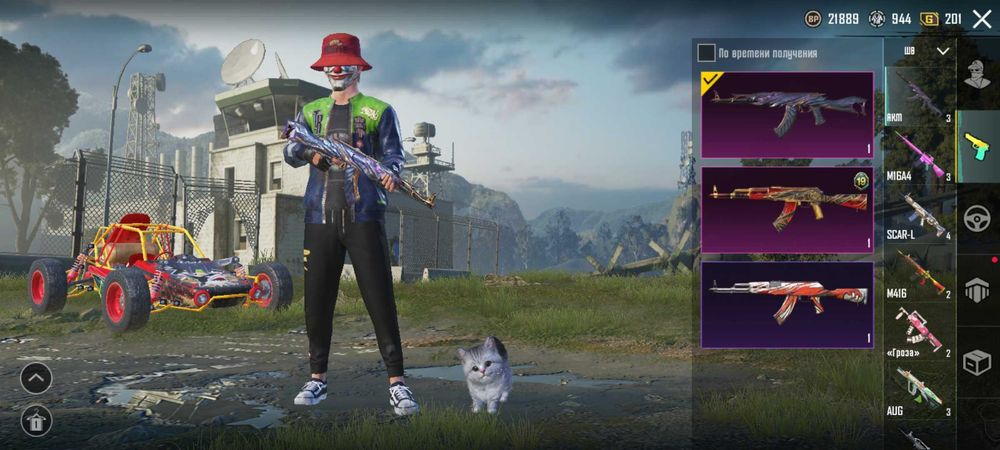View the AUG weapon skins
The width and height of the screenshot is (1000, 450).
(919, 388)
